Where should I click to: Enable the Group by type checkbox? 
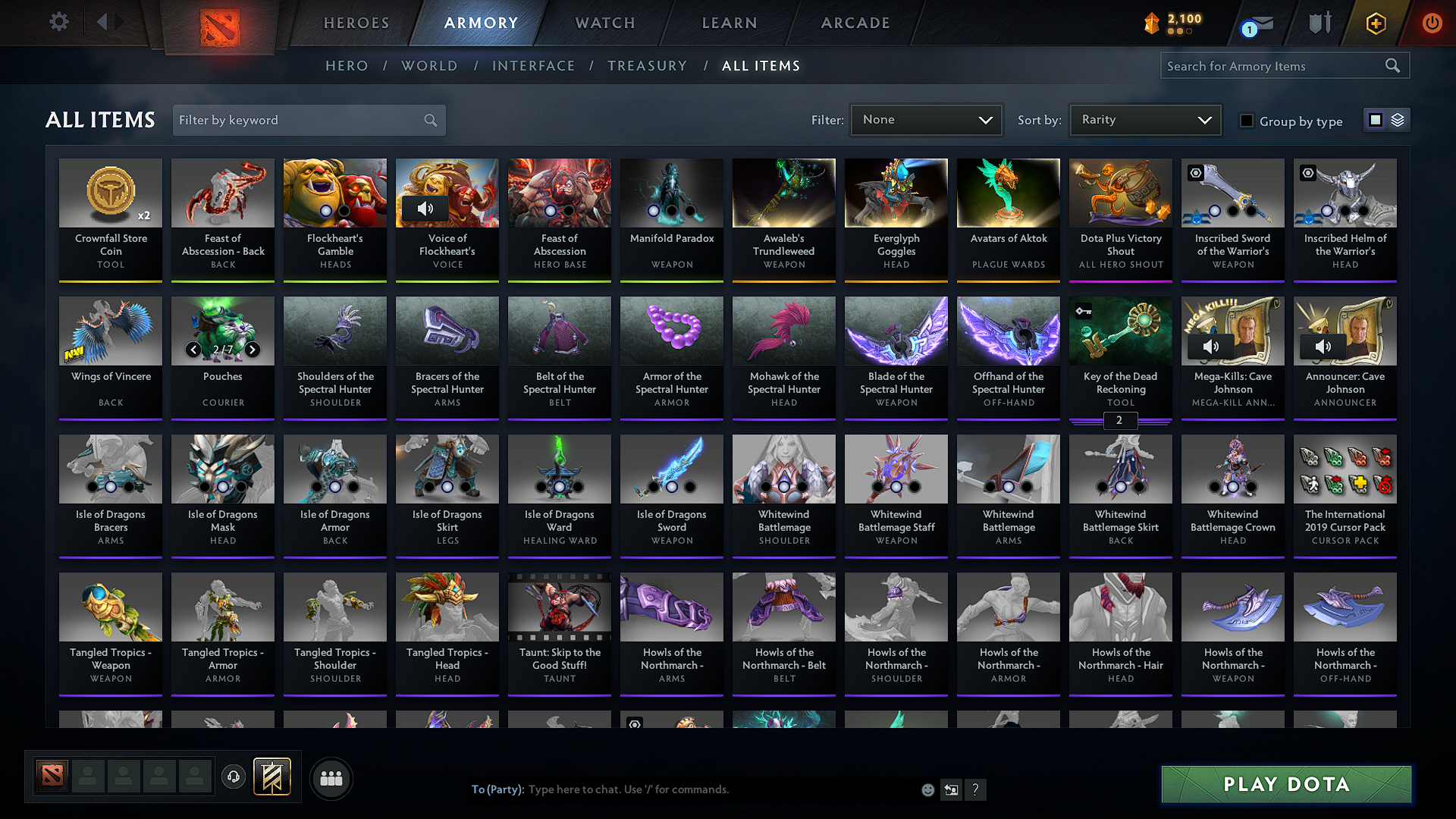click(1246, 120)
